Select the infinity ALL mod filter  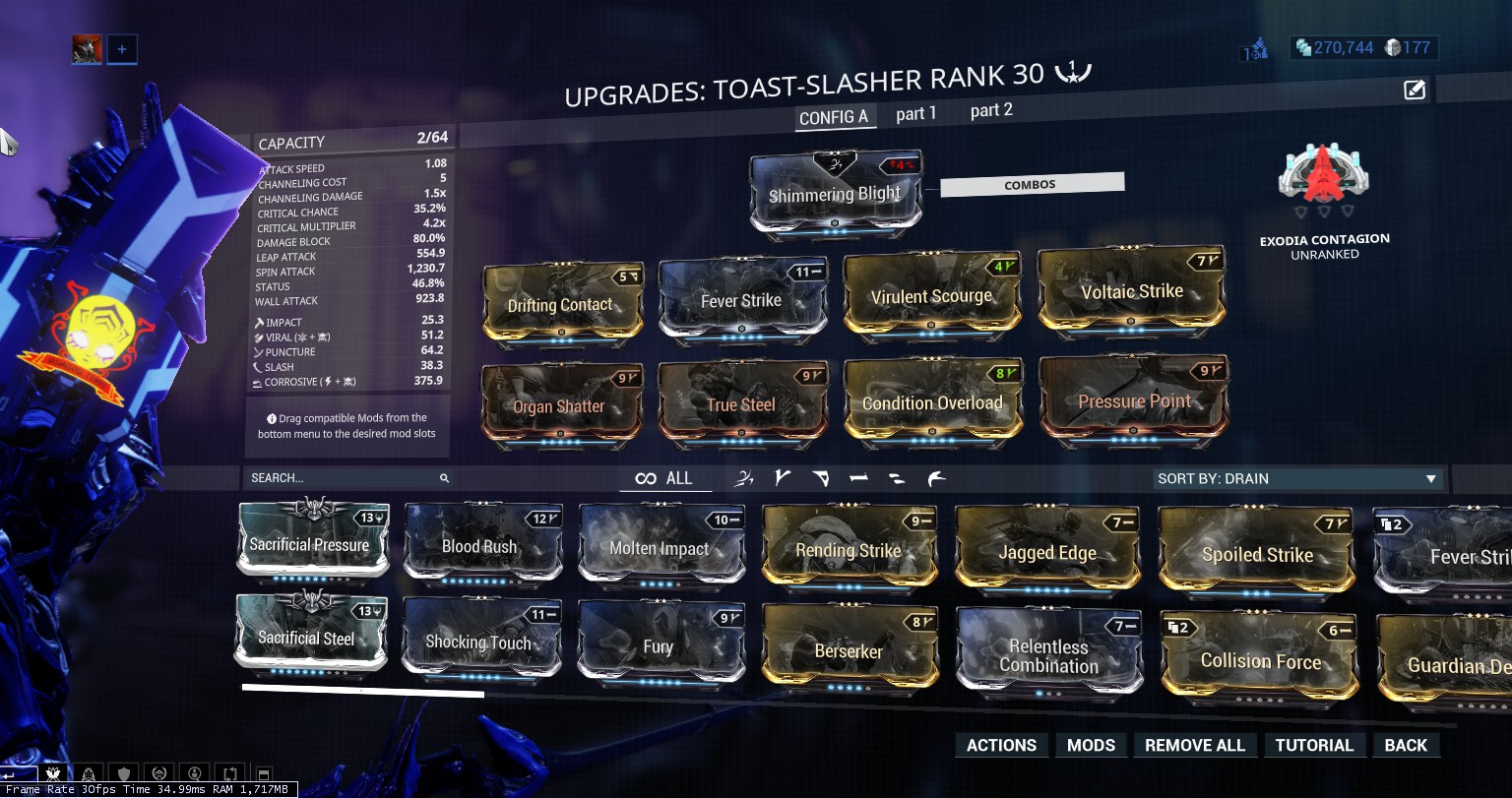pyautogui.click(x=665, y=478)
